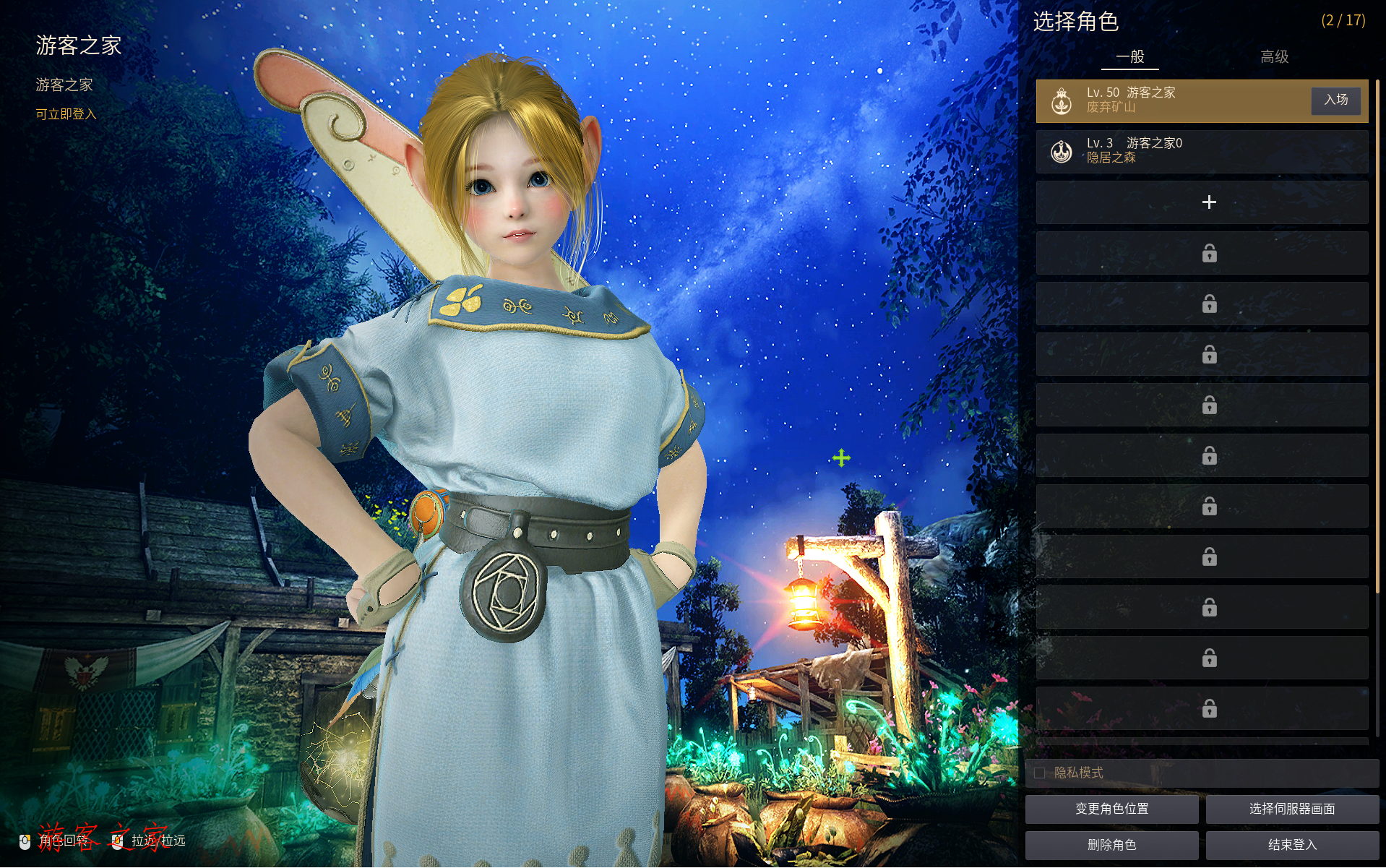Log out using 结束登入
1386x868 pixels.
point(1292,845)
